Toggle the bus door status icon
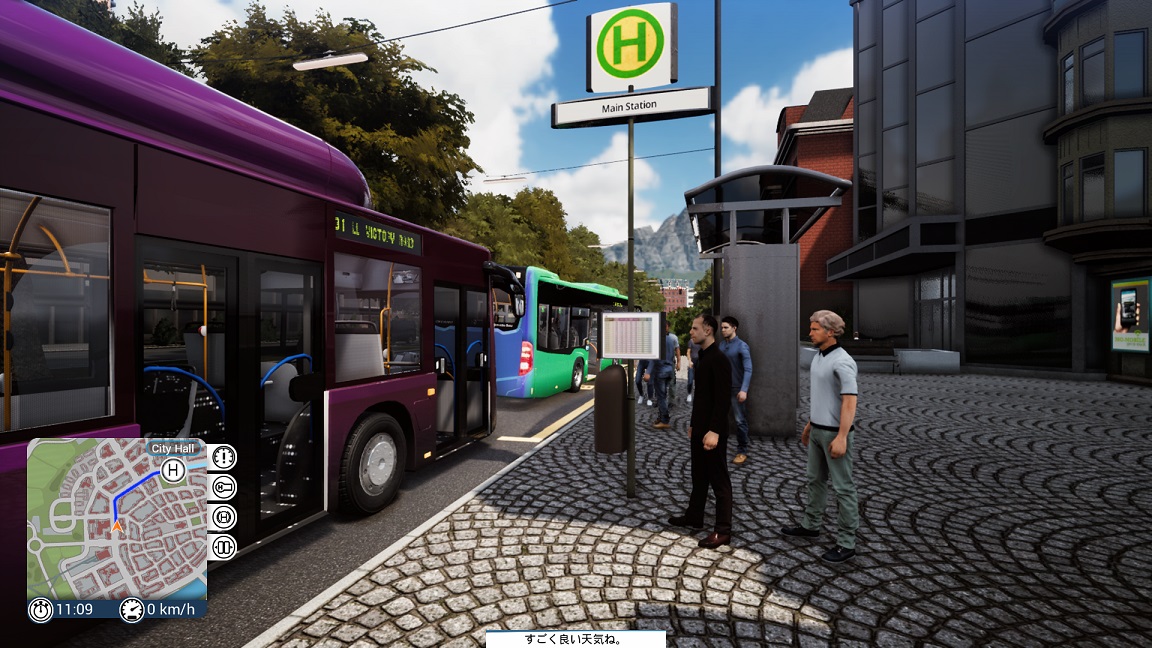The width and height of the screenshot is (1152, 648). tap(222, 547)
